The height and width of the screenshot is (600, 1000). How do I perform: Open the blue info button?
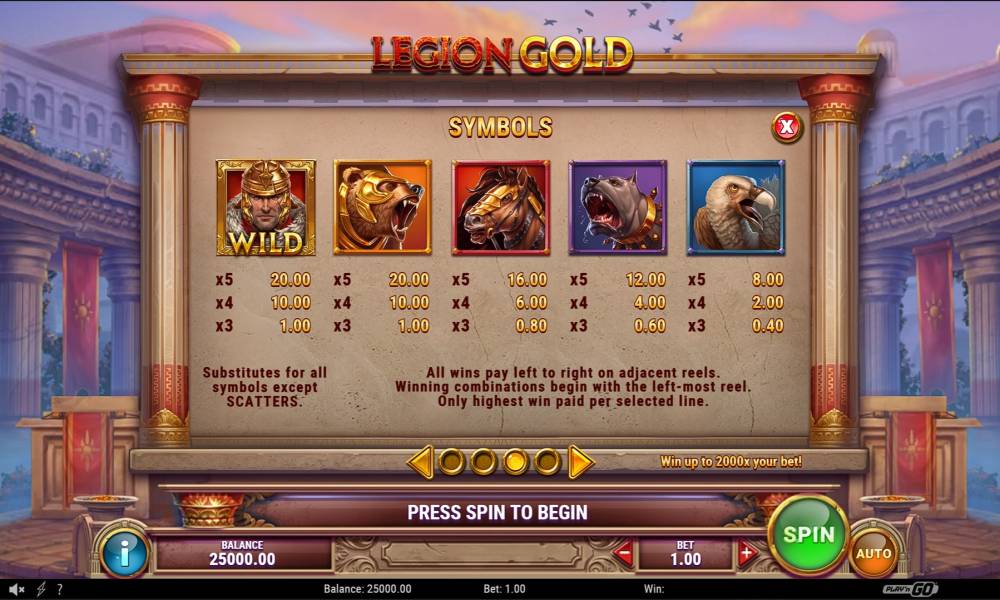pyautogui.click(x=124, y=553)
